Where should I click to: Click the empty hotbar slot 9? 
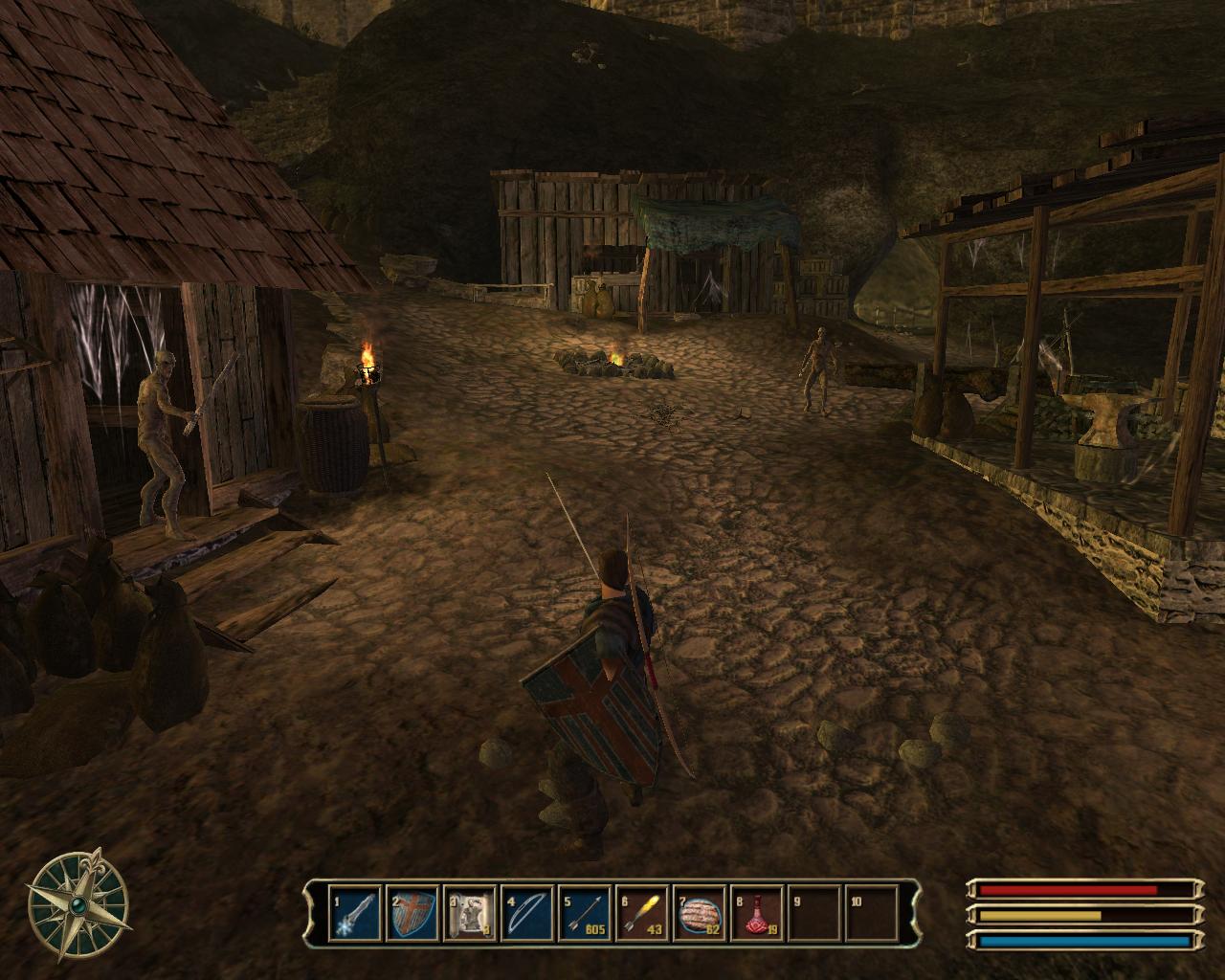(814, 913)
